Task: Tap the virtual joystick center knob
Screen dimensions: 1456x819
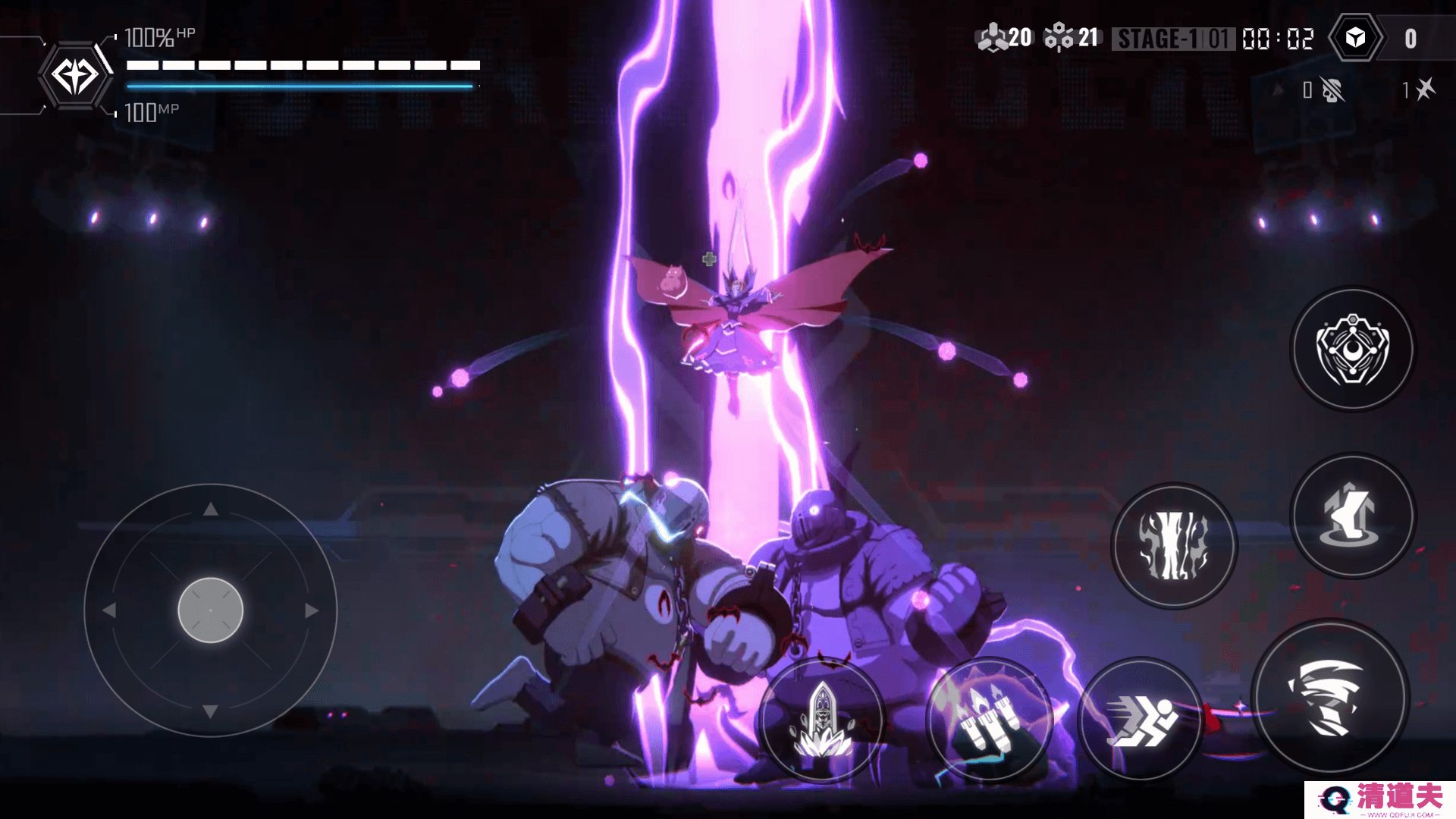Action: click(x=211, y=610)
